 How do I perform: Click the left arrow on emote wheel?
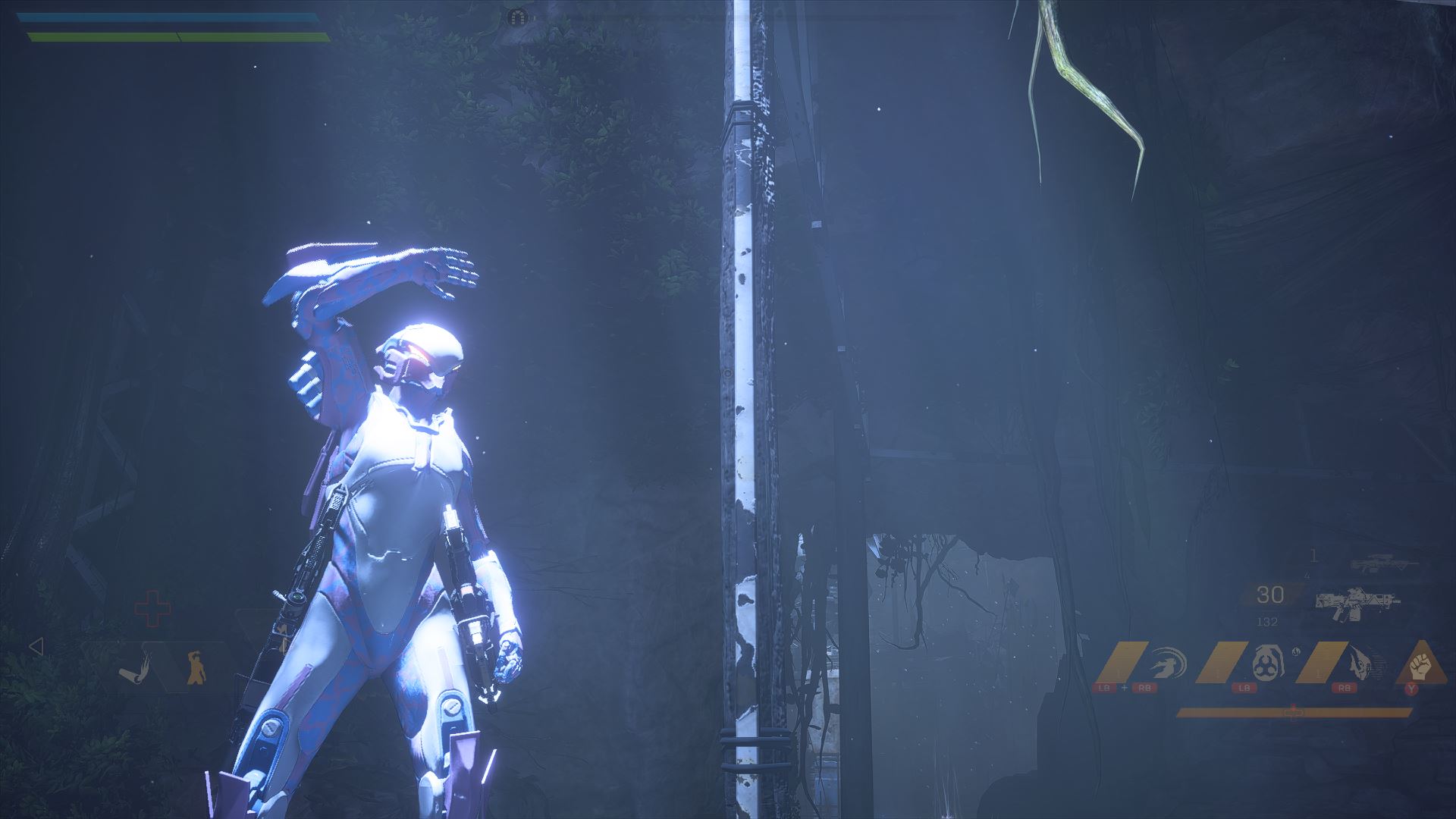36,647
